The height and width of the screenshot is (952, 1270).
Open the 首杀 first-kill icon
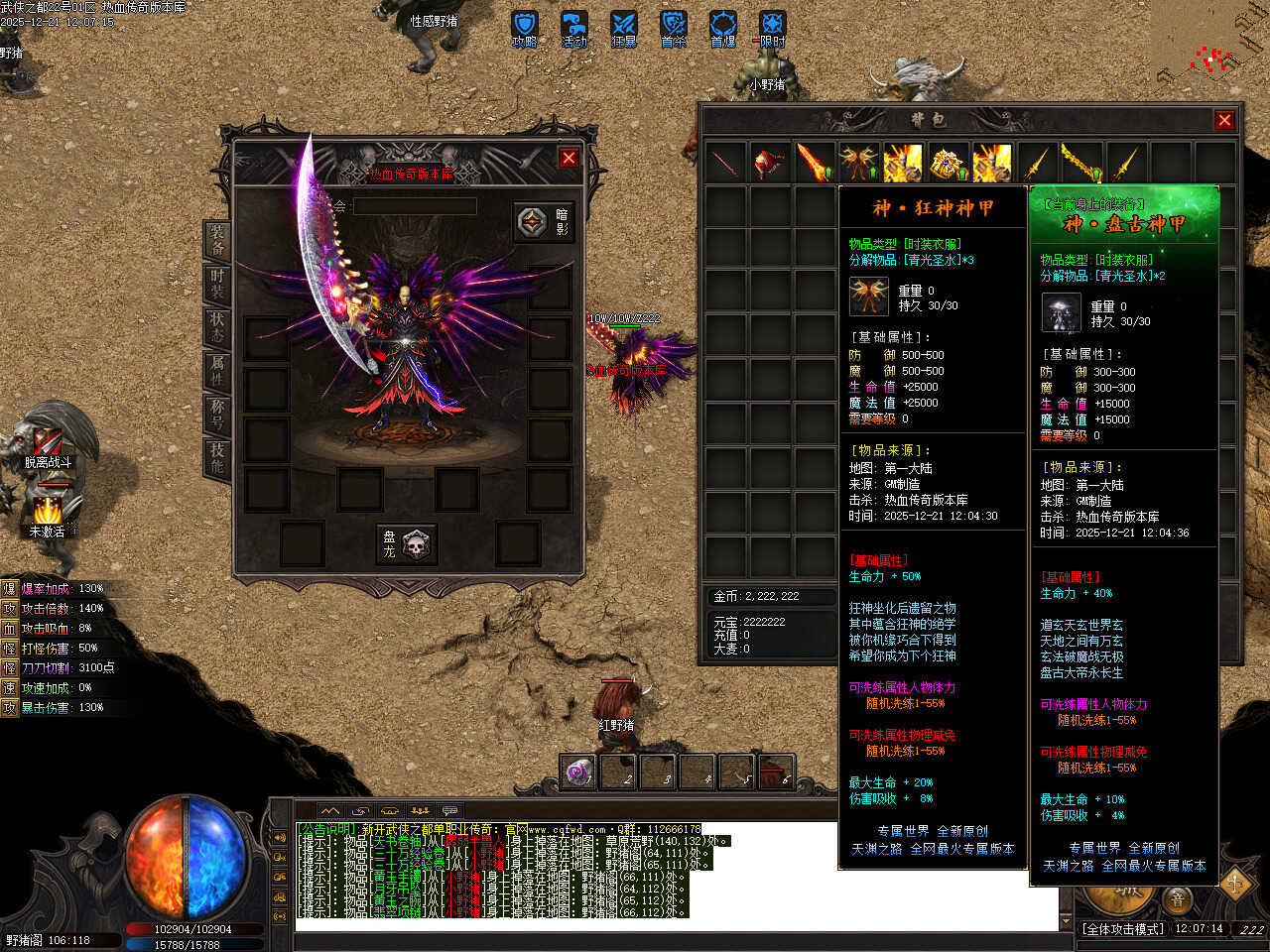(x=673, y=28)
